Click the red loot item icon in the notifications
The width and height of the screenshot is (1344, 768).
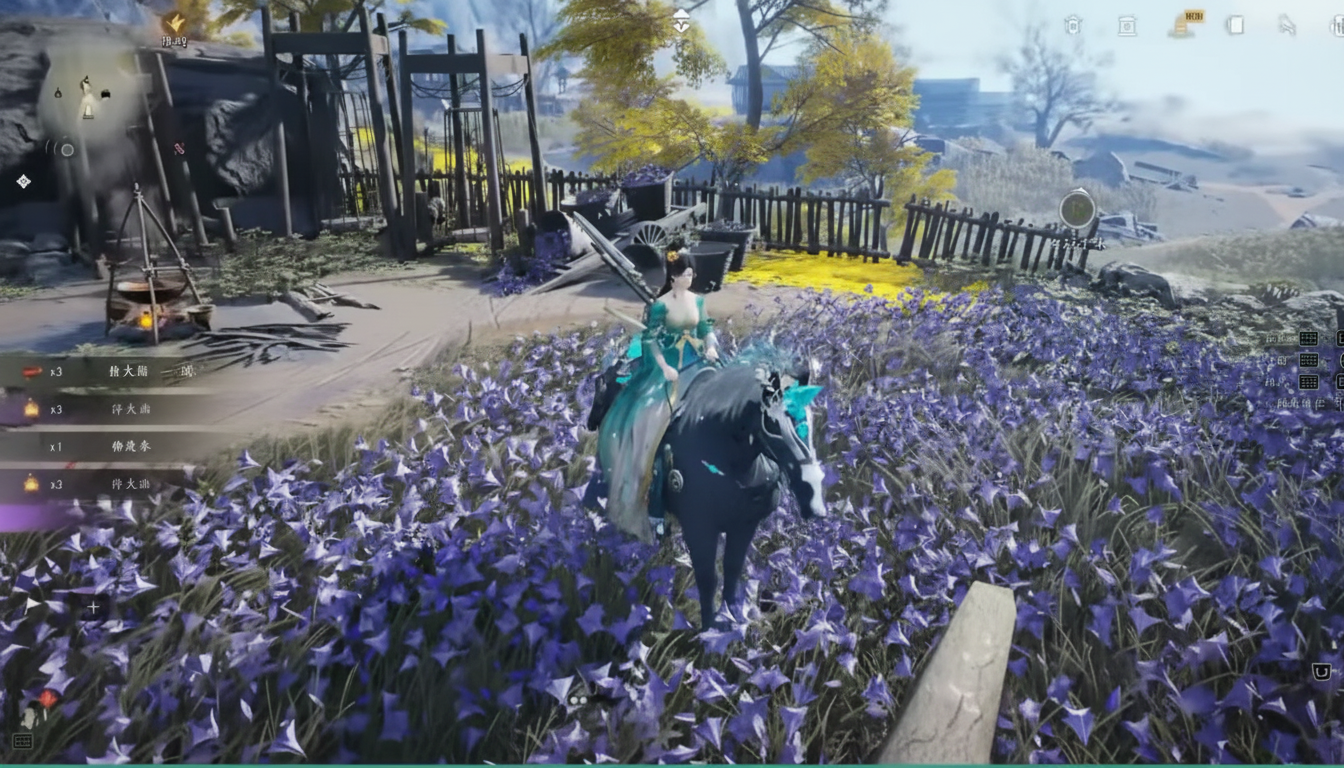pyautogui.click(x=32, y=371)
